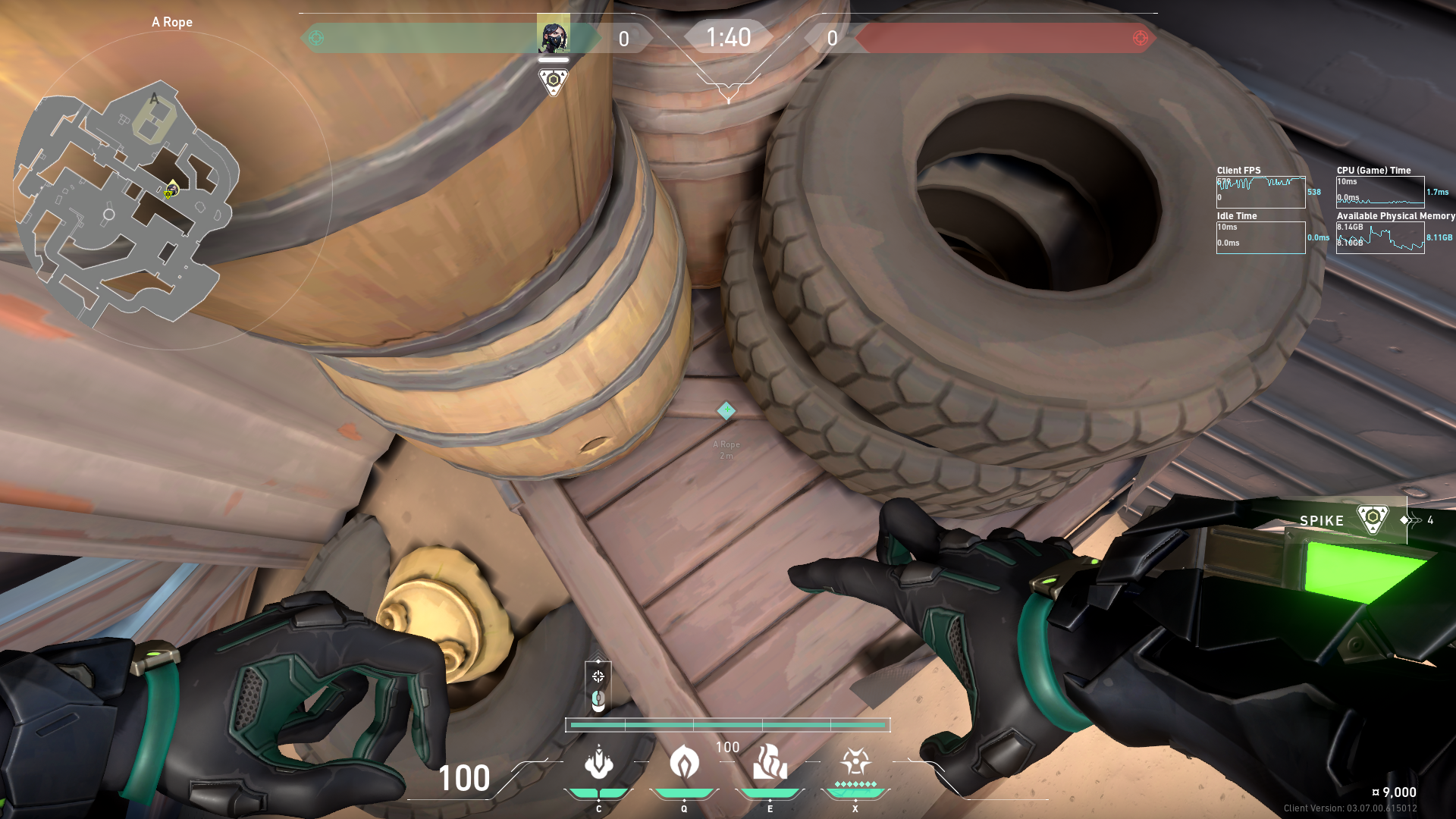Activate the Poison Cloud flame ability
Screen dimensions: 1456x819
(684, 762)
